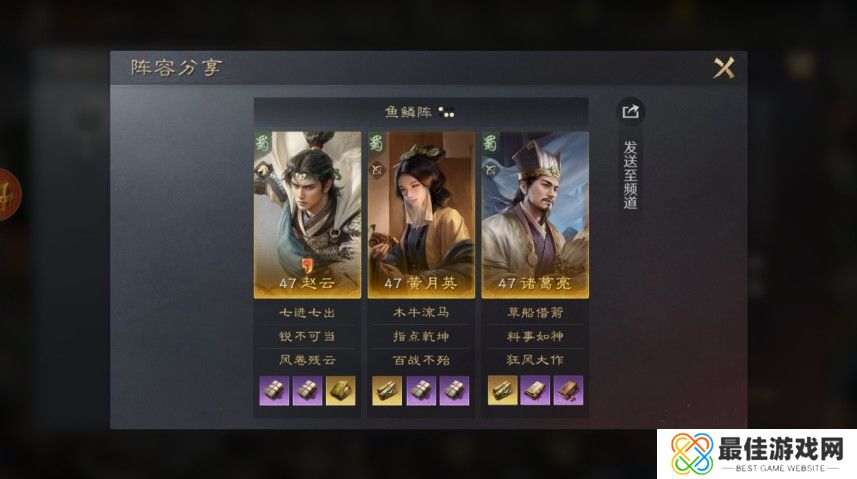Screen dimensions: 857x479
Task: Show the 风卷残云 skill details
Action: pos(307,358)
